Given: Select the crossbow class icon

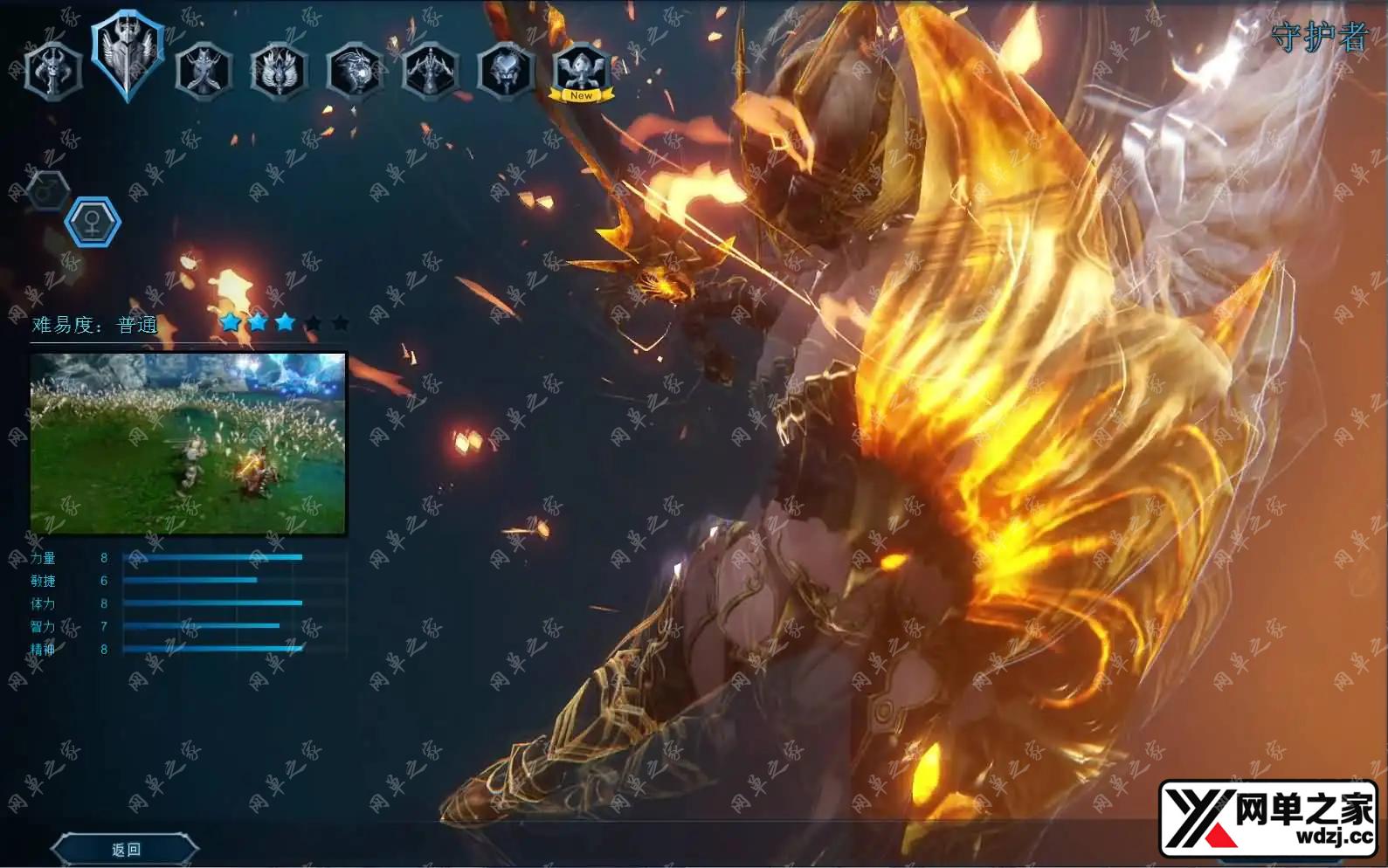Looking at the screenshot, I should (430, 70).
